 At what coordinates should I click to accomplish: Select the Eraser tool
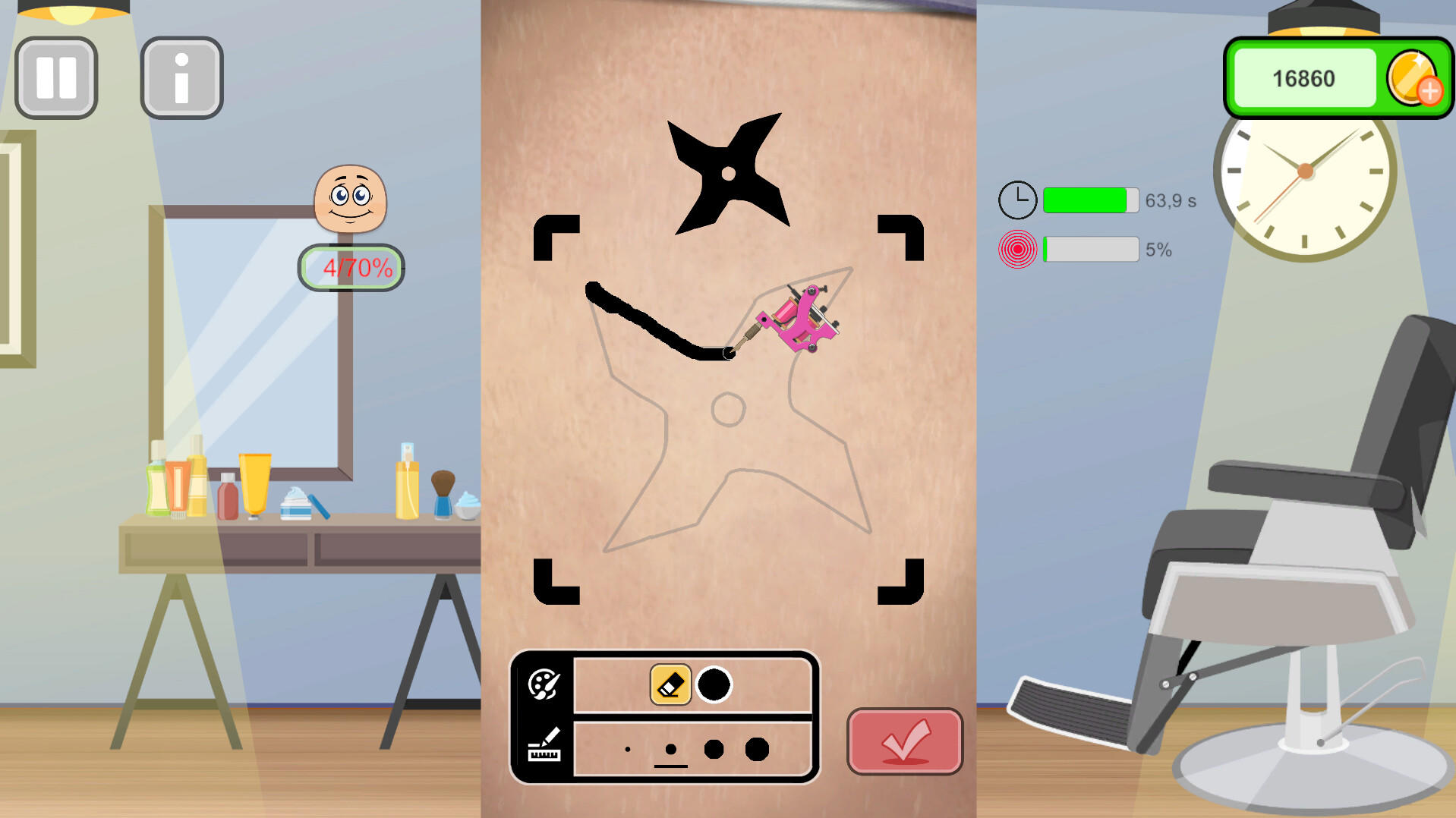[x=670, y=684]
